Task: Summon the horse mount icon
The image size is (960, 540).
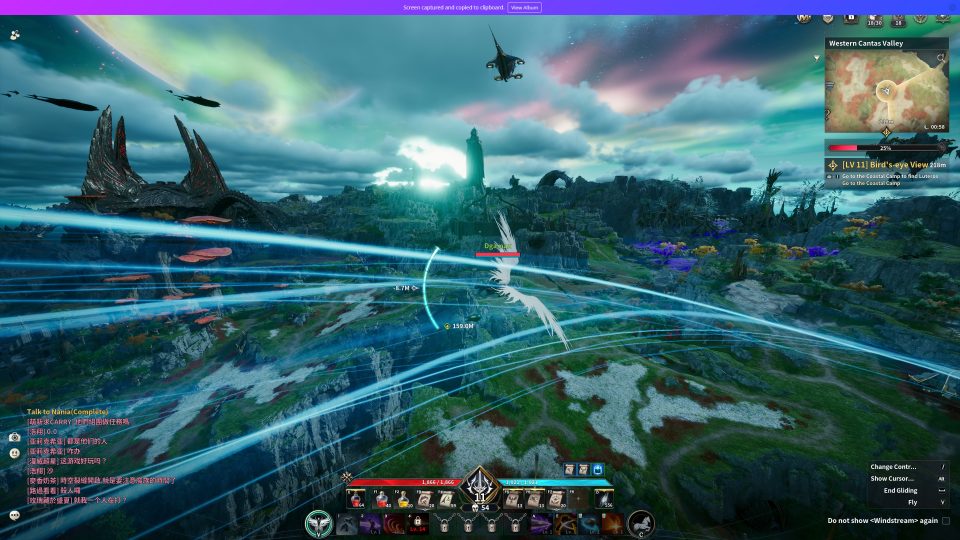Action: pos(641,523)
